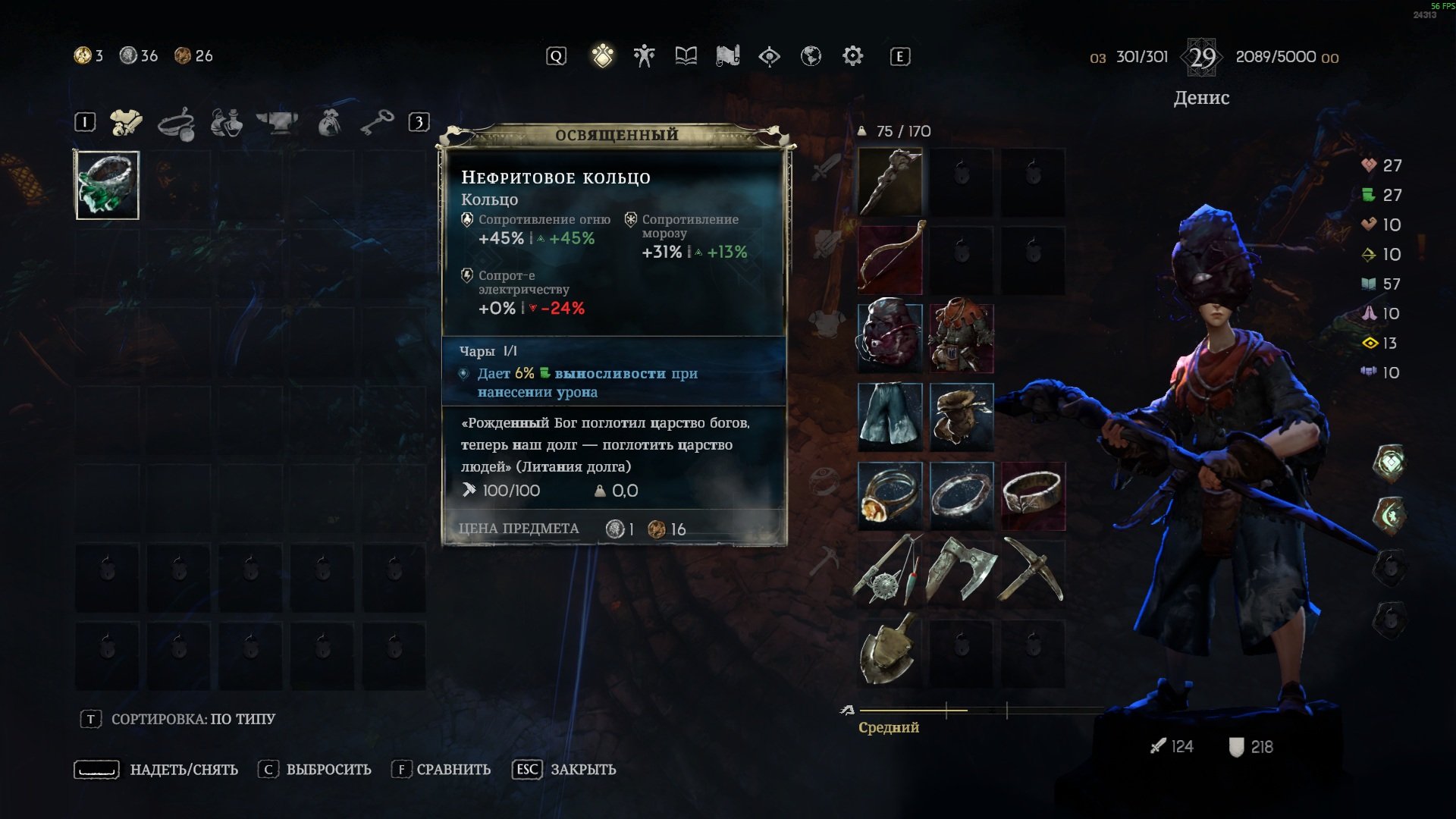Click the equipped ring with orange gem
The width and height of the screenshot is (1456, 819).
[890, 495]
